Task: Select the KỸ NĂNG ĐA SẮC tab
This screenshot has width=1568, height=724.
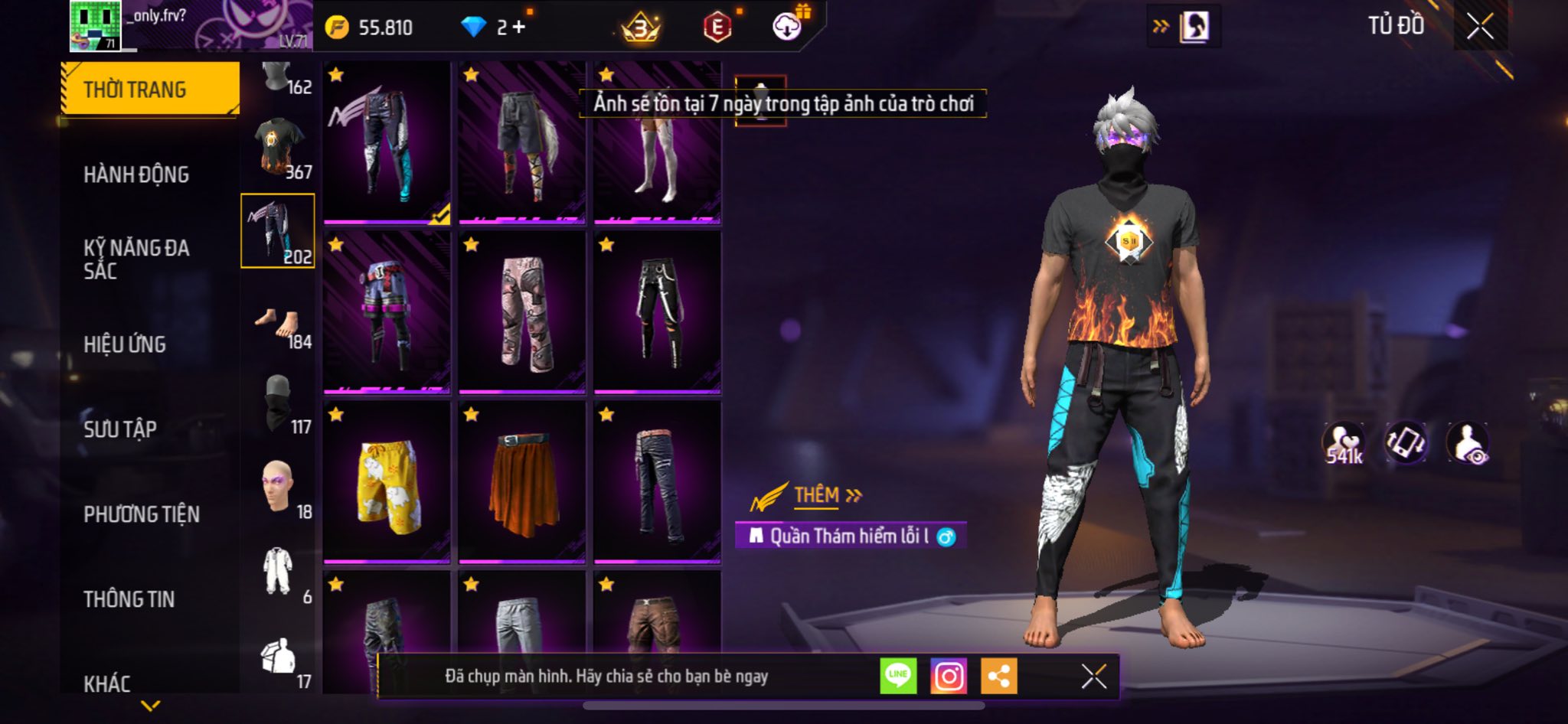Action: point(136,259)
